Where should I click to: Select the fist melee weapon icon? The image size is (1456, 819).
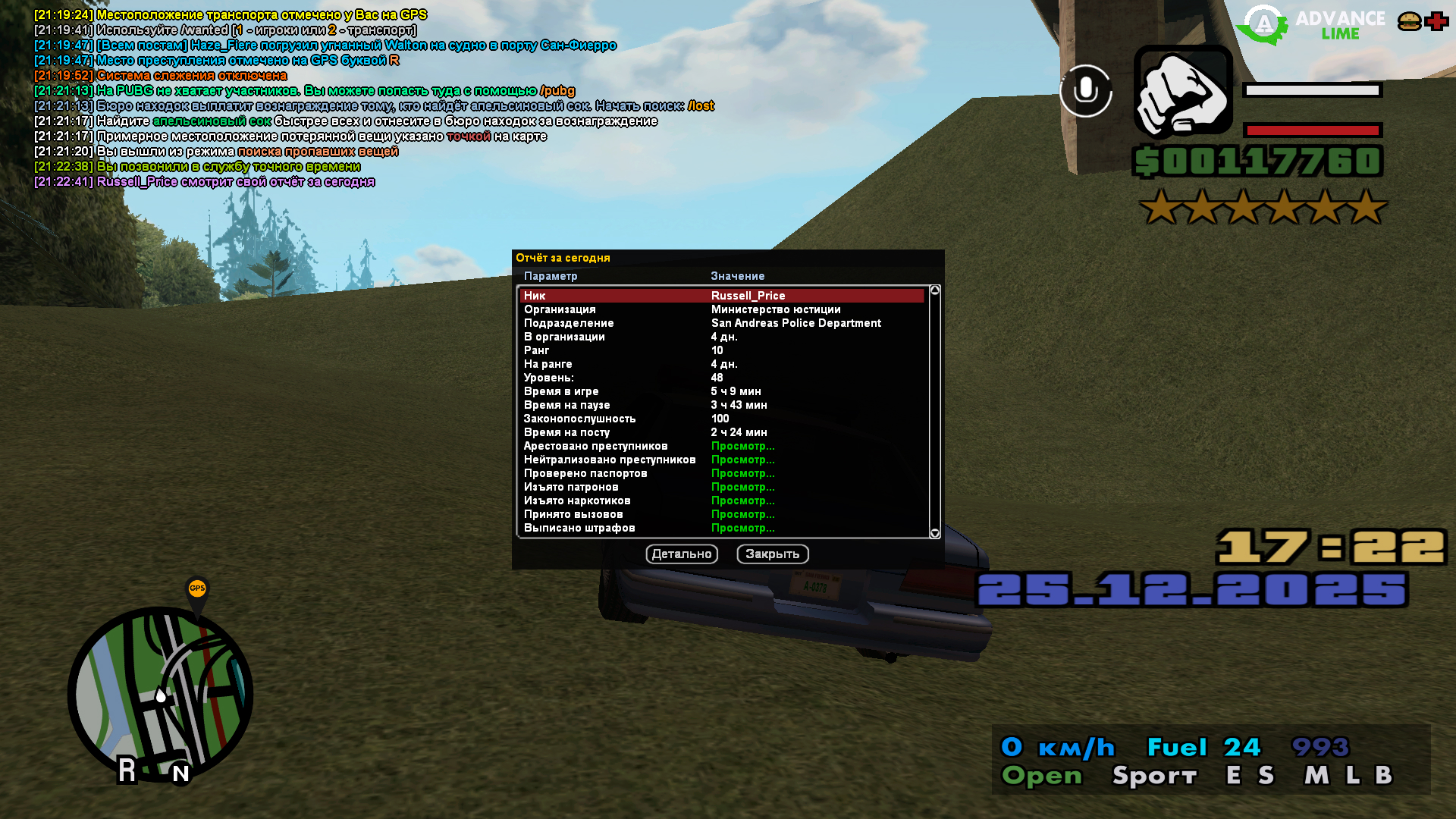[1182, 91]
